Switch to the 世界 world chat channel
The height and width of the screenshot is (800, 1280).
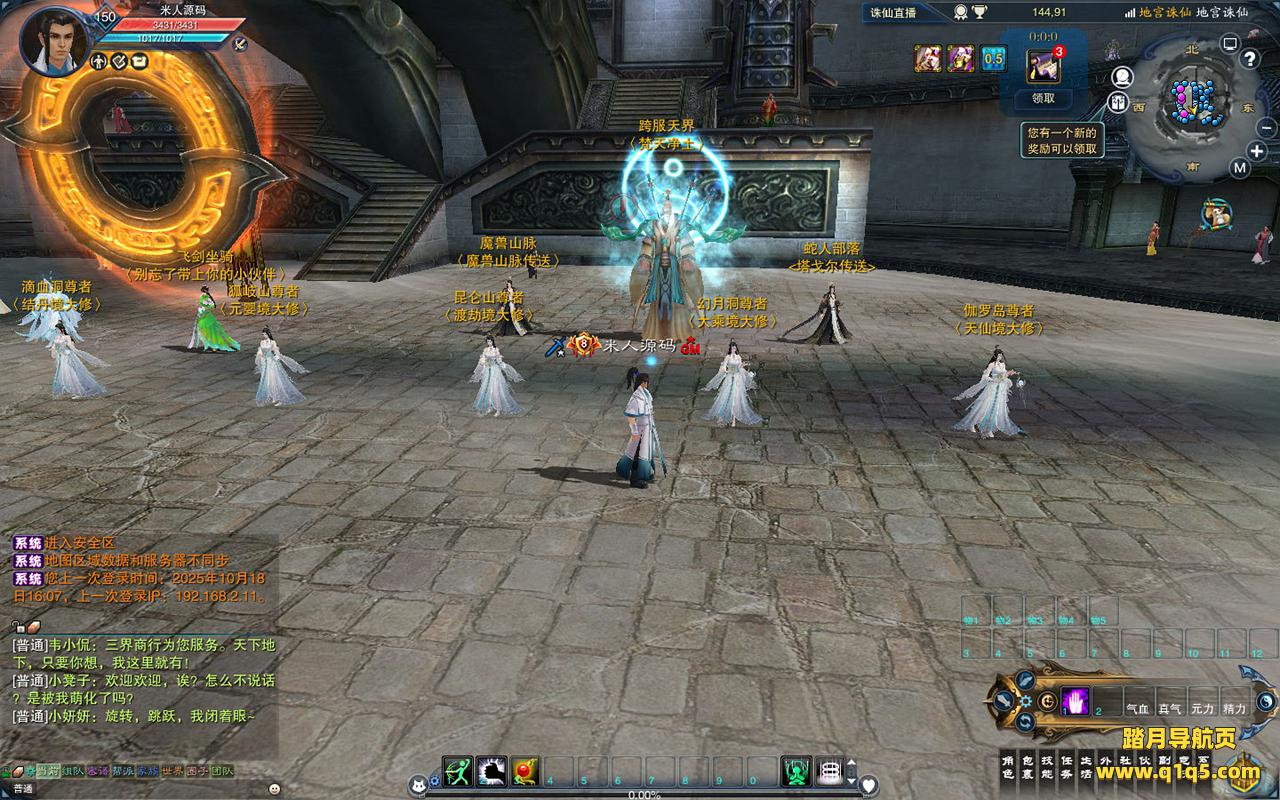172,771
